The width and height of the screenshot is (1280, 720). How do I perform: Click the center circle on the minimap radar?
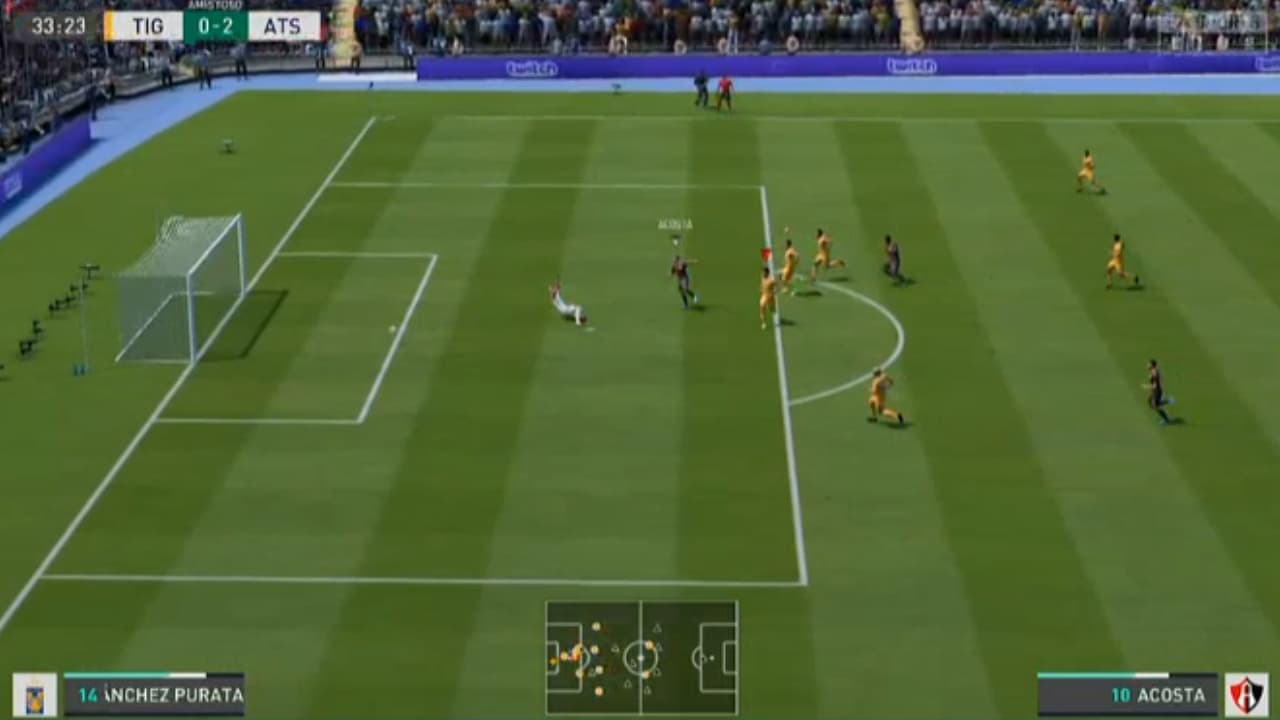(x=640, y=658)
